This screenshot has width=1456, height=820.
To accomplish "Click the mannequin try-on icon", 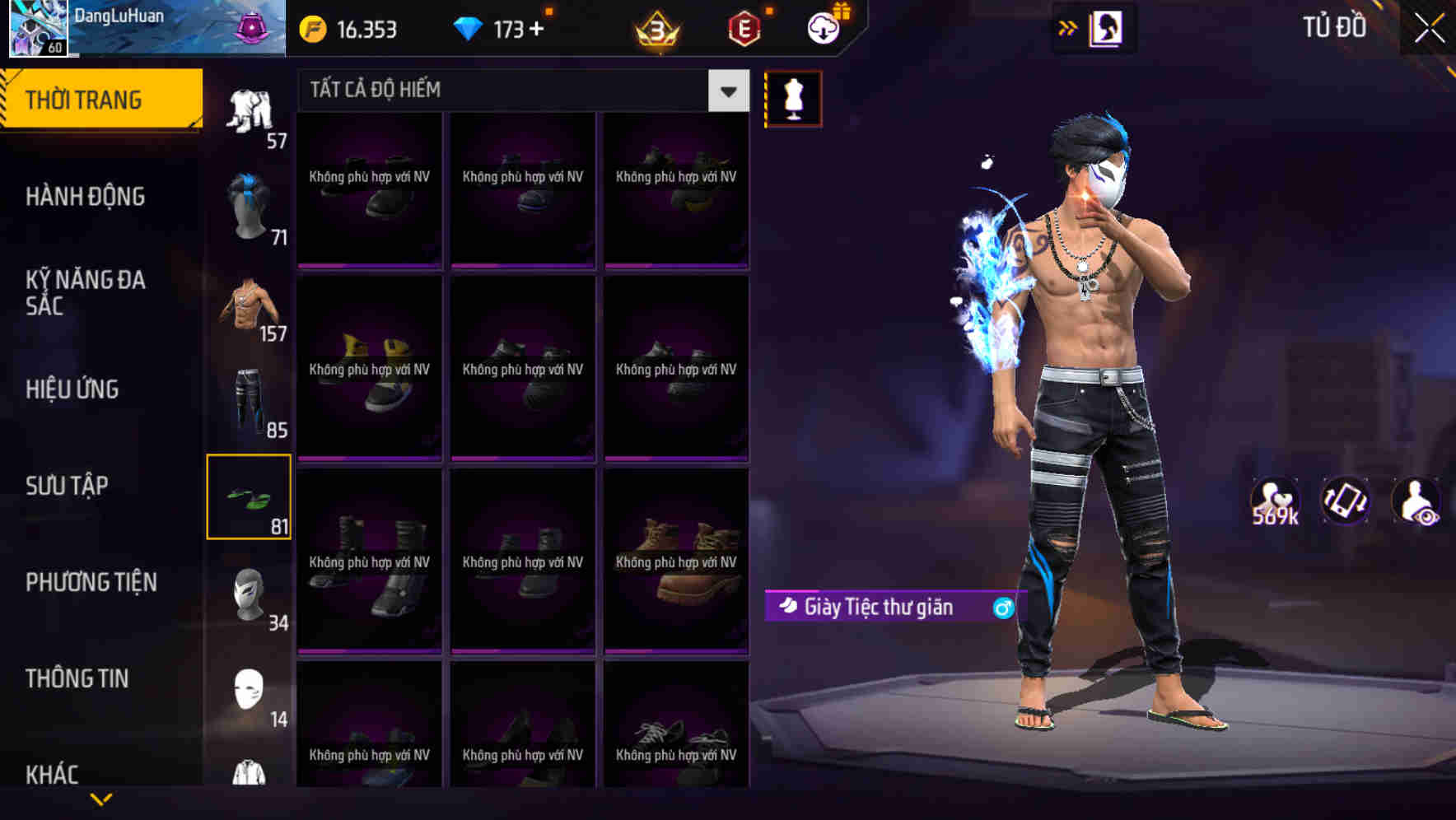I will pyautogui.click(x=793, y=98).
